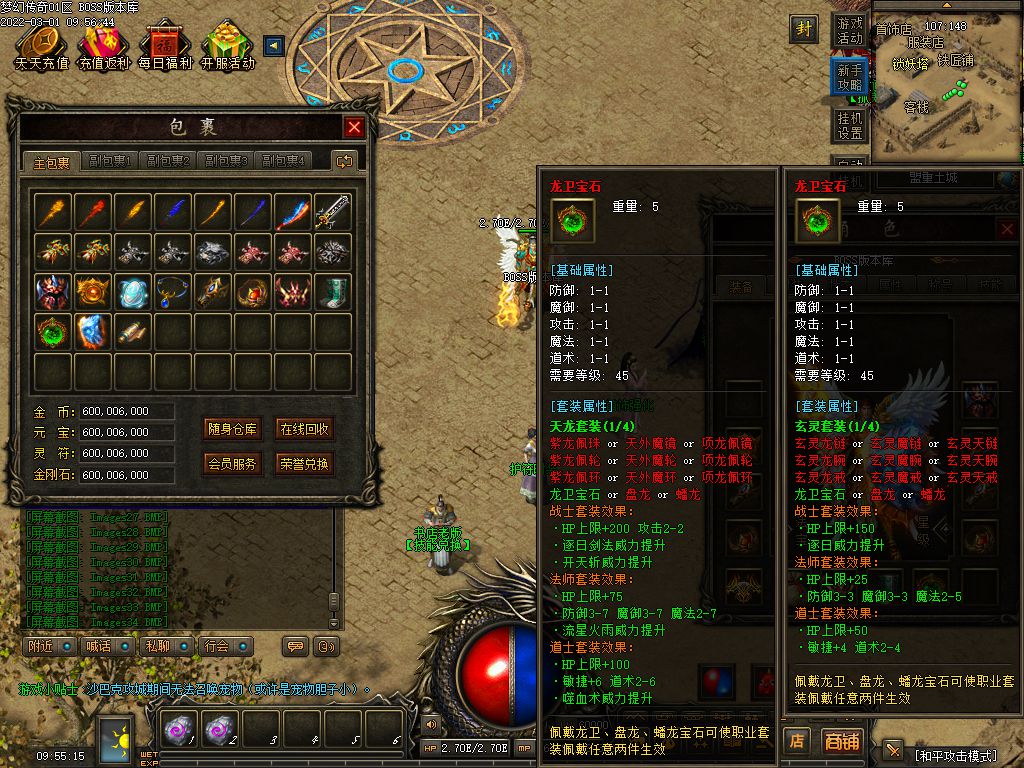Image resolution: width=1024 pixels, height=768 pixels.
Task: Open the 副包裹3 bag tab
Action: (x=226, y=161)
